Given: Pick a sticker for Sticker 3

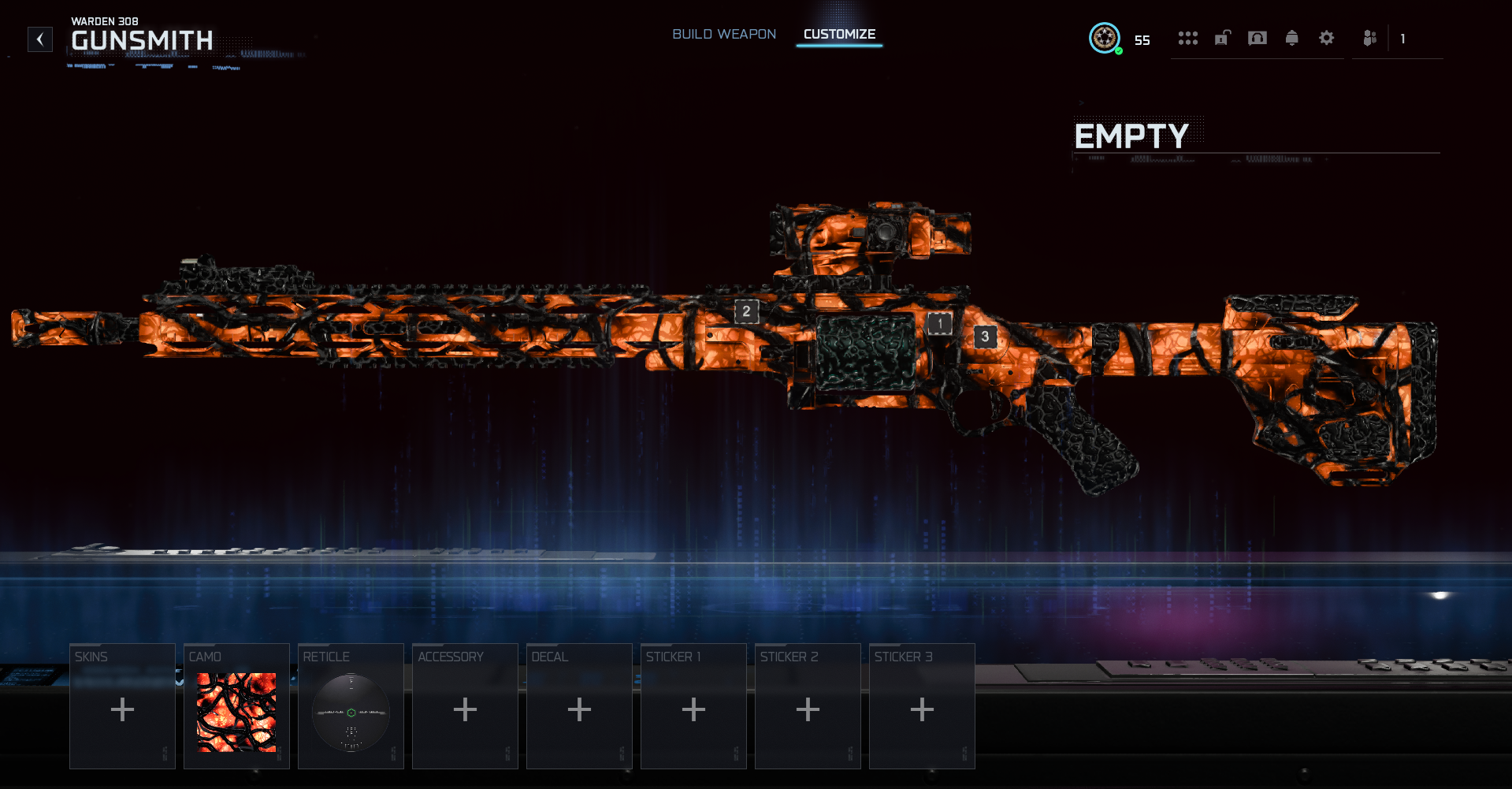Looking at the screenshot, I should pyautogui.click(x=922, y=706).
